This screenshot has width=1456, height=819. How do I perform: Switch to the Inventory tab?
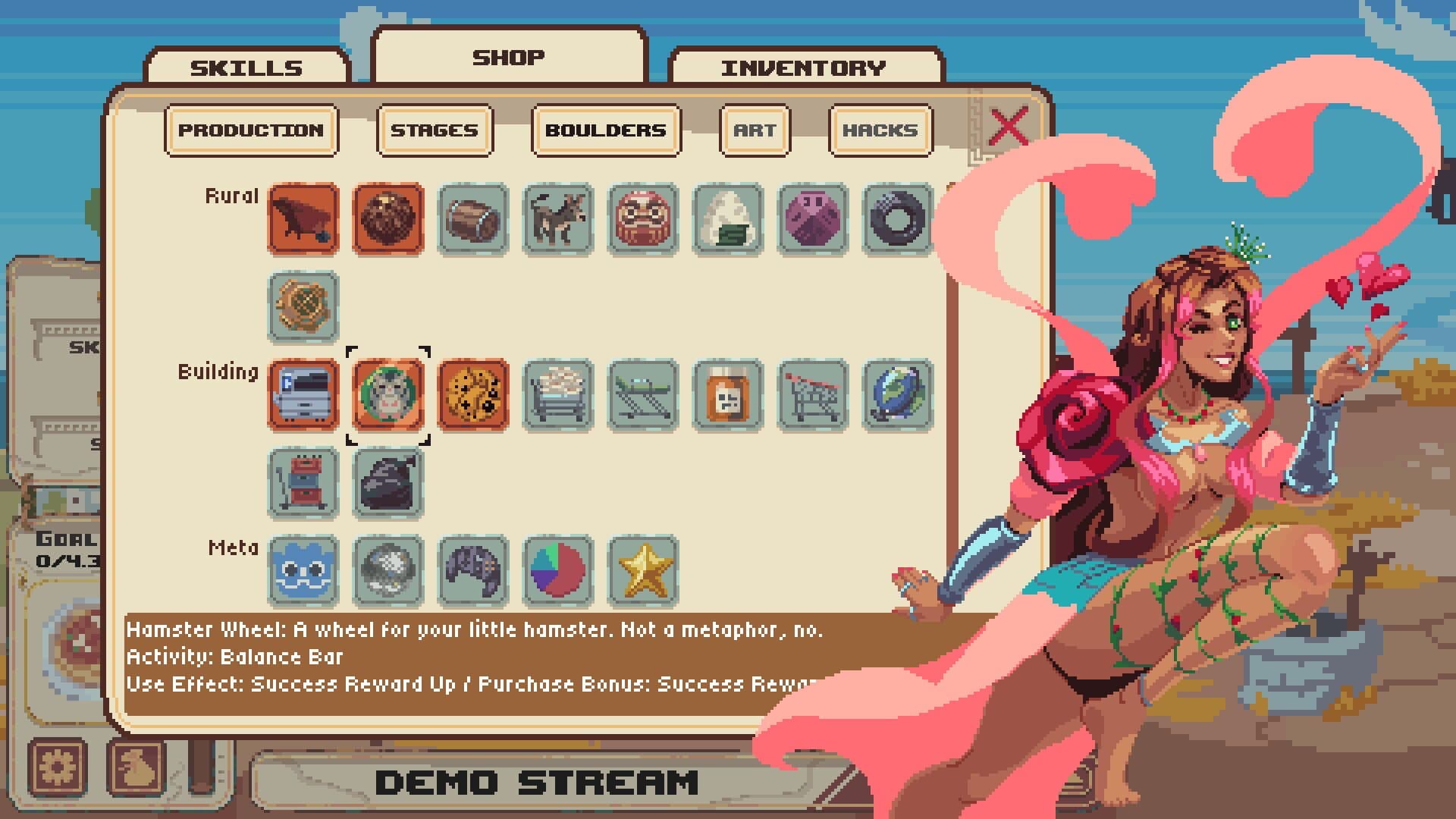805,67
